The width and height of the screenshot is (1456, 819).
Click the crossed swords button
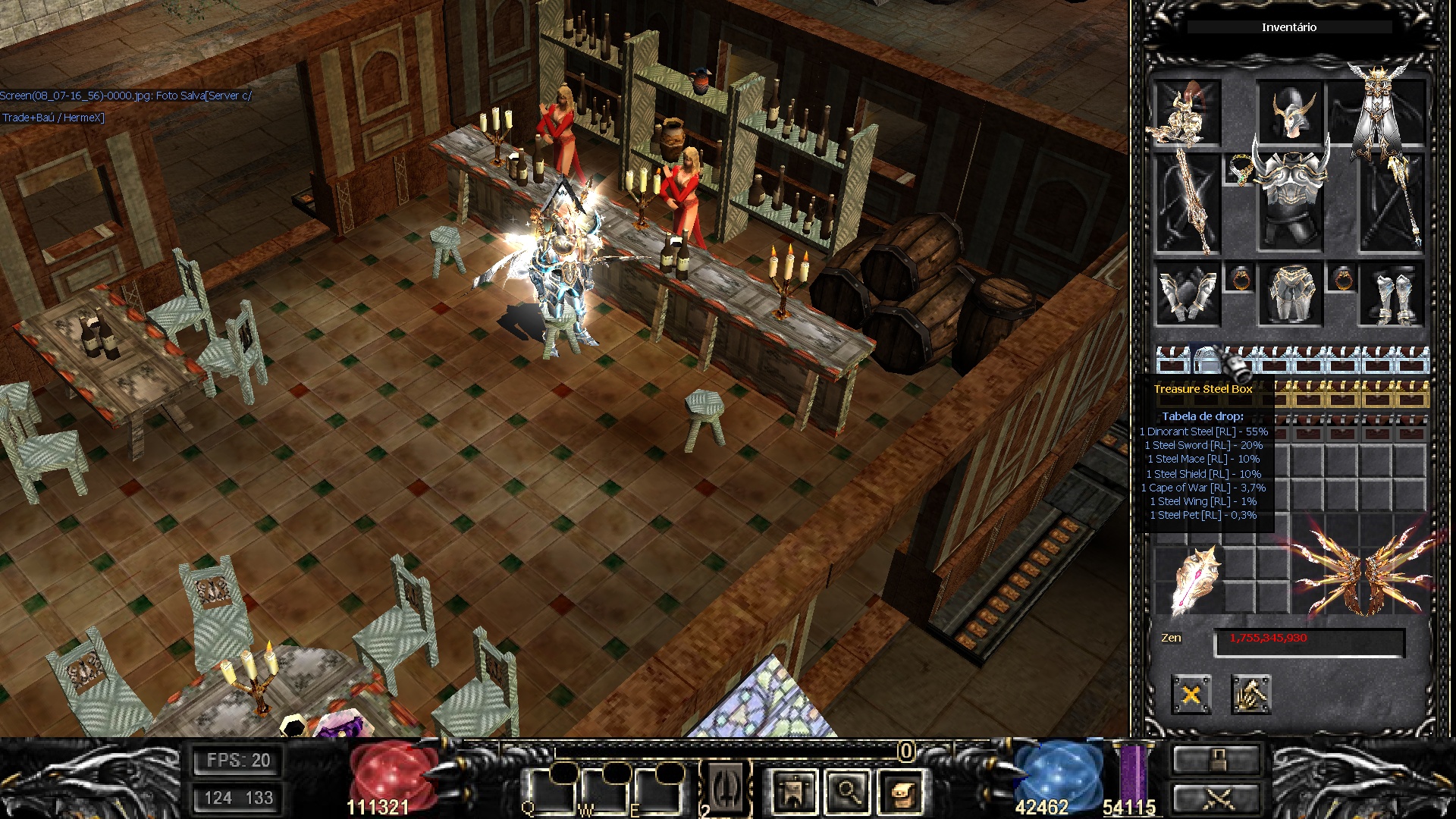[1216, 799]
